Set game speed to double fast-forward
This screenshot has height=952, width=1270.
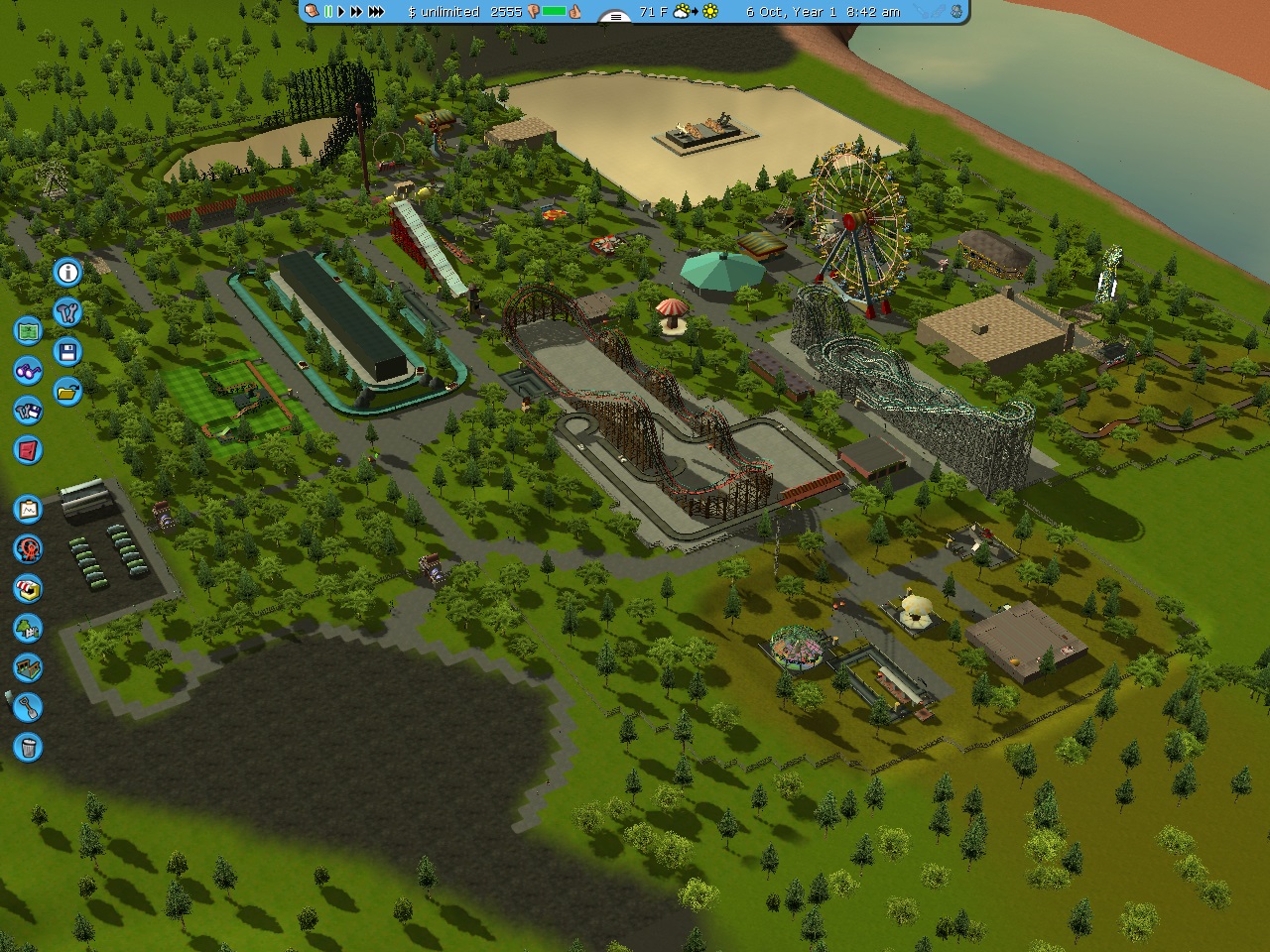pyautogui.click(x=355, y=12)
